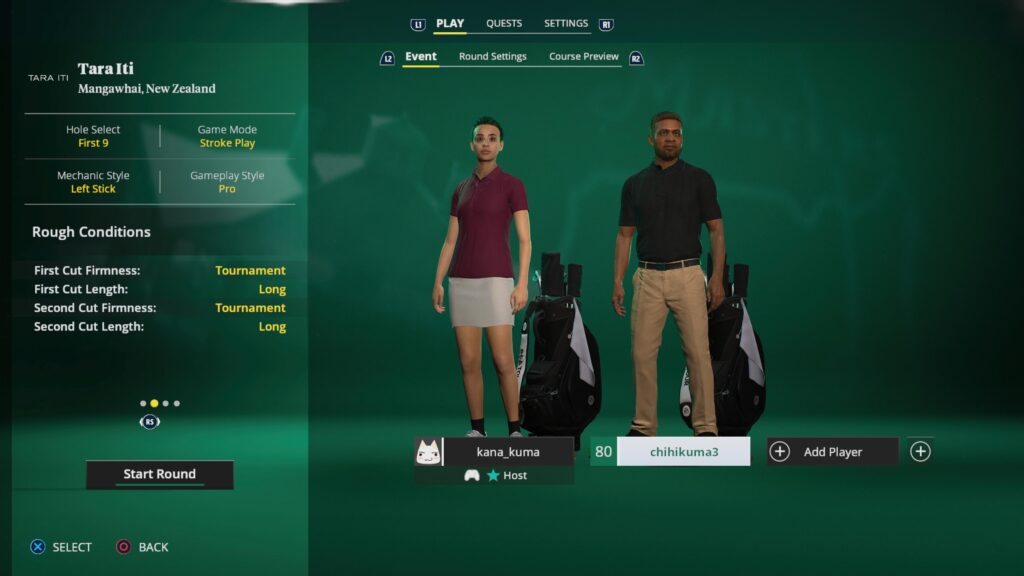Adjust Second Cut Length setting
1024x576 pixels.
[x=160, y=327]
